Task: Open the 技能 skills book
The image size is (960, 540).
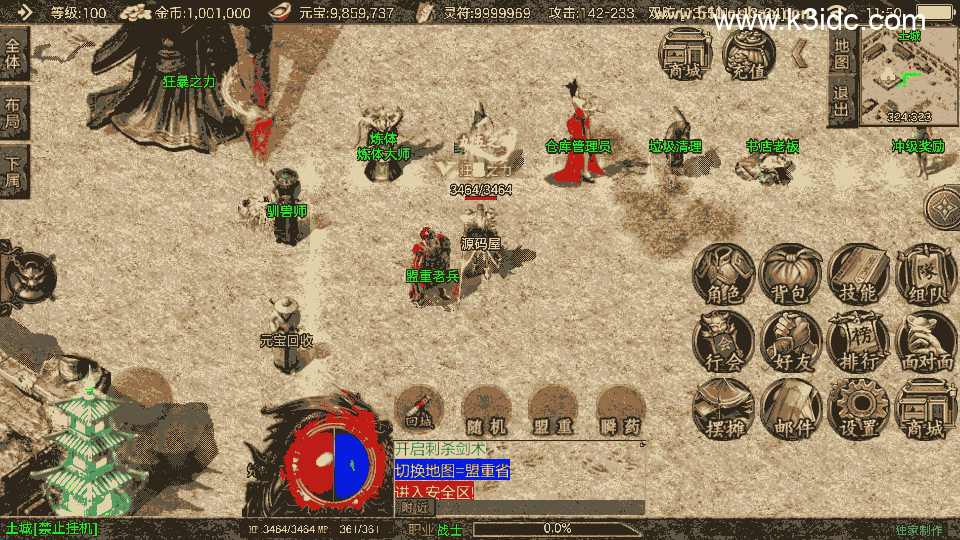Action: (x=858, y=276)
